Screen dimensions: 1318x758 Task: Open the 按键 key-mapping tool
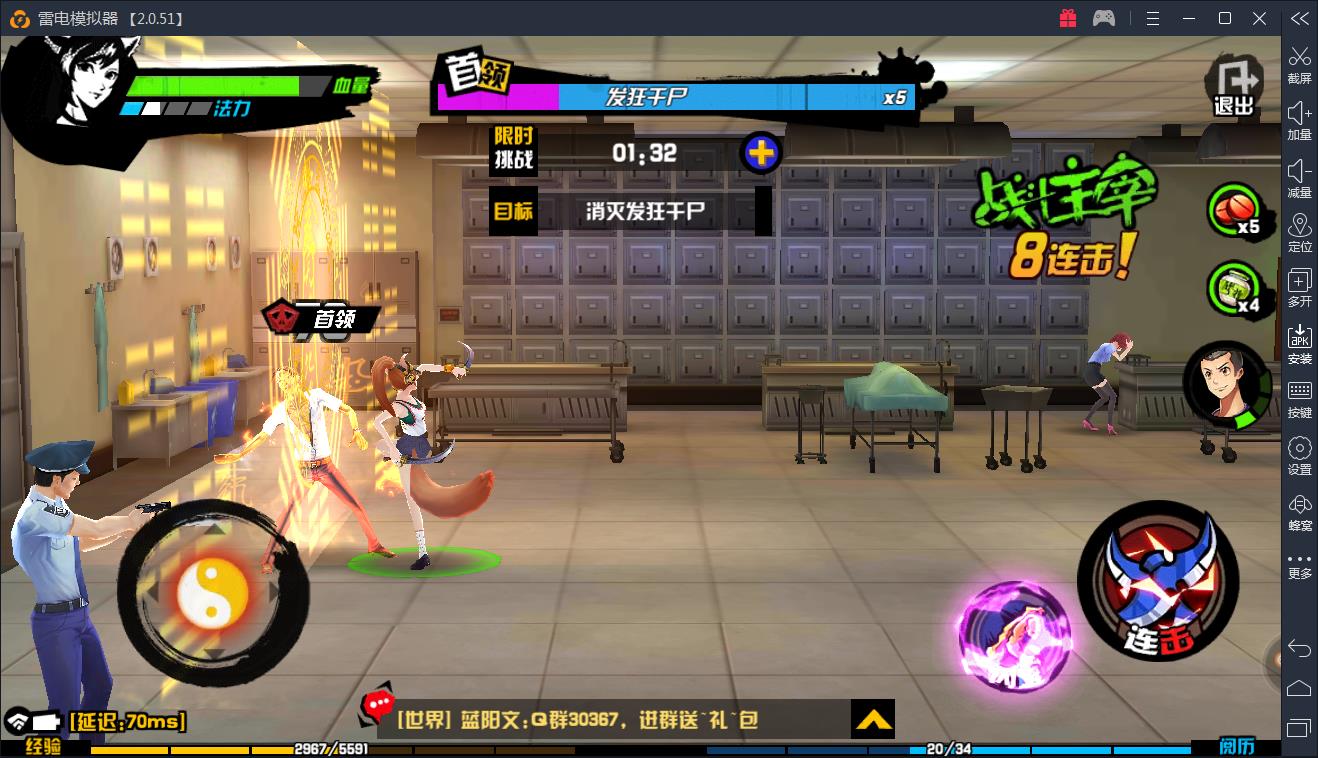pyautogui.click(x=1299, y=399)
